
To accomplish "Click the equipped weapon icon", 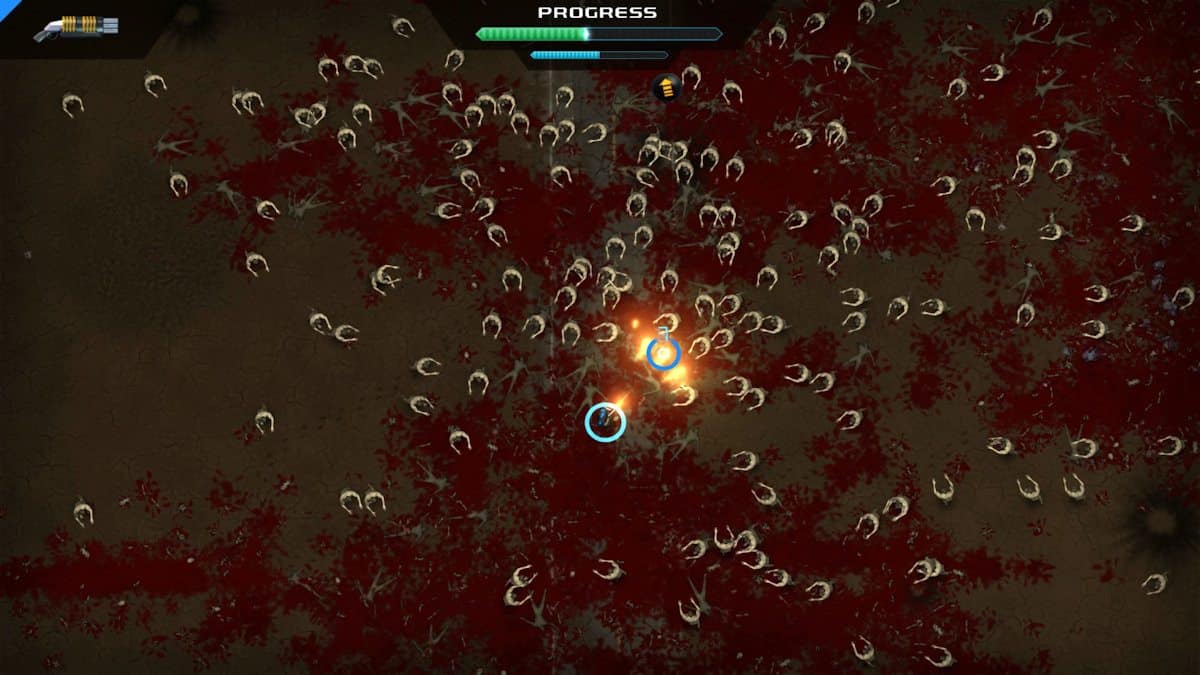I will pos(76,27).
